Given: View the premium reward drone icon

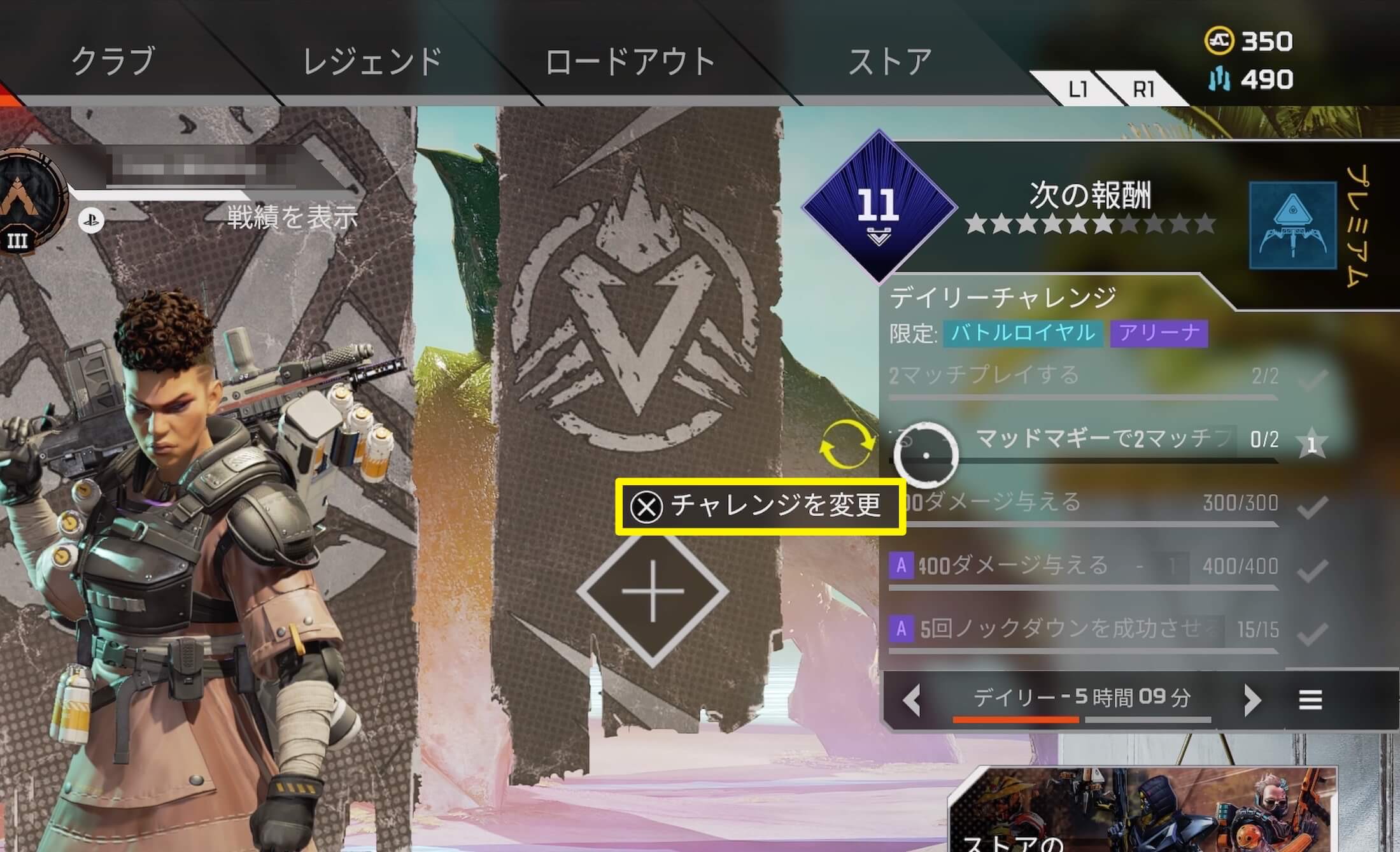Looking at the screenshot, I should pos(1292,225).
